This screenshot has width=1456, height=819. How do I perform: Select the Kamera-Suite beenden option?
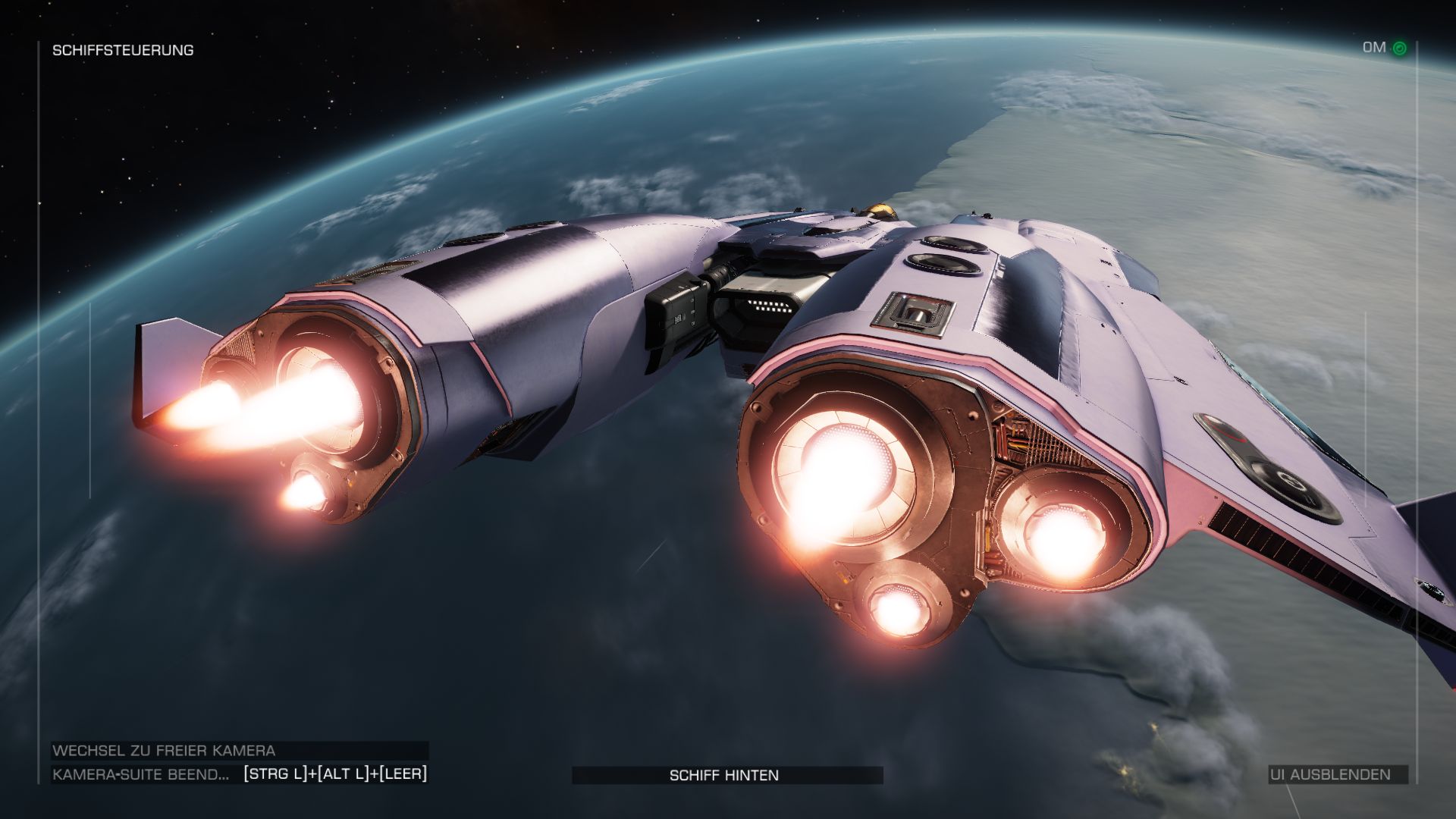coord(141,774)
